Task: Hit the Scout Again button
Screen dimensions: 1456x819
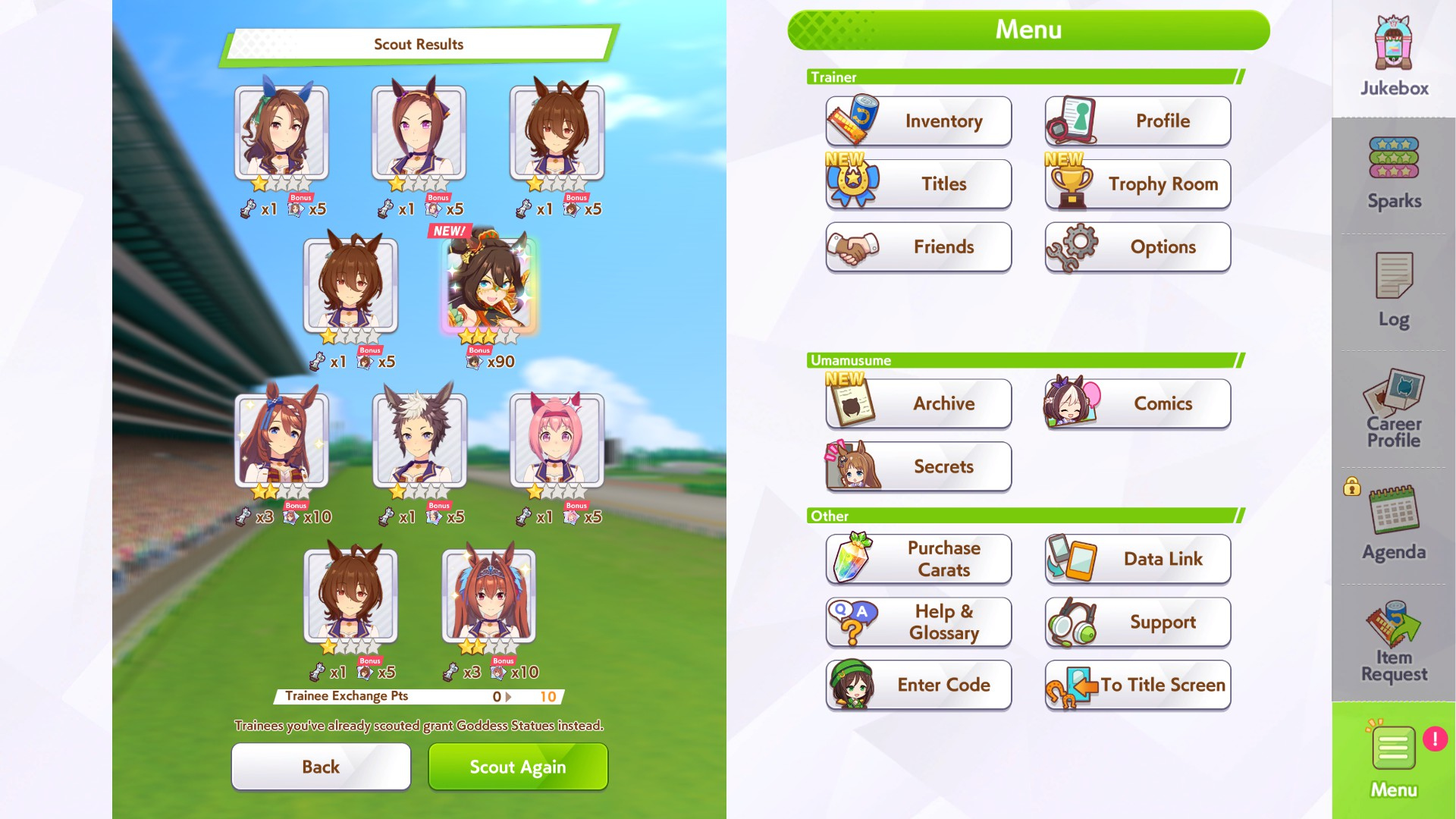Action: click(x=518, y=767)
